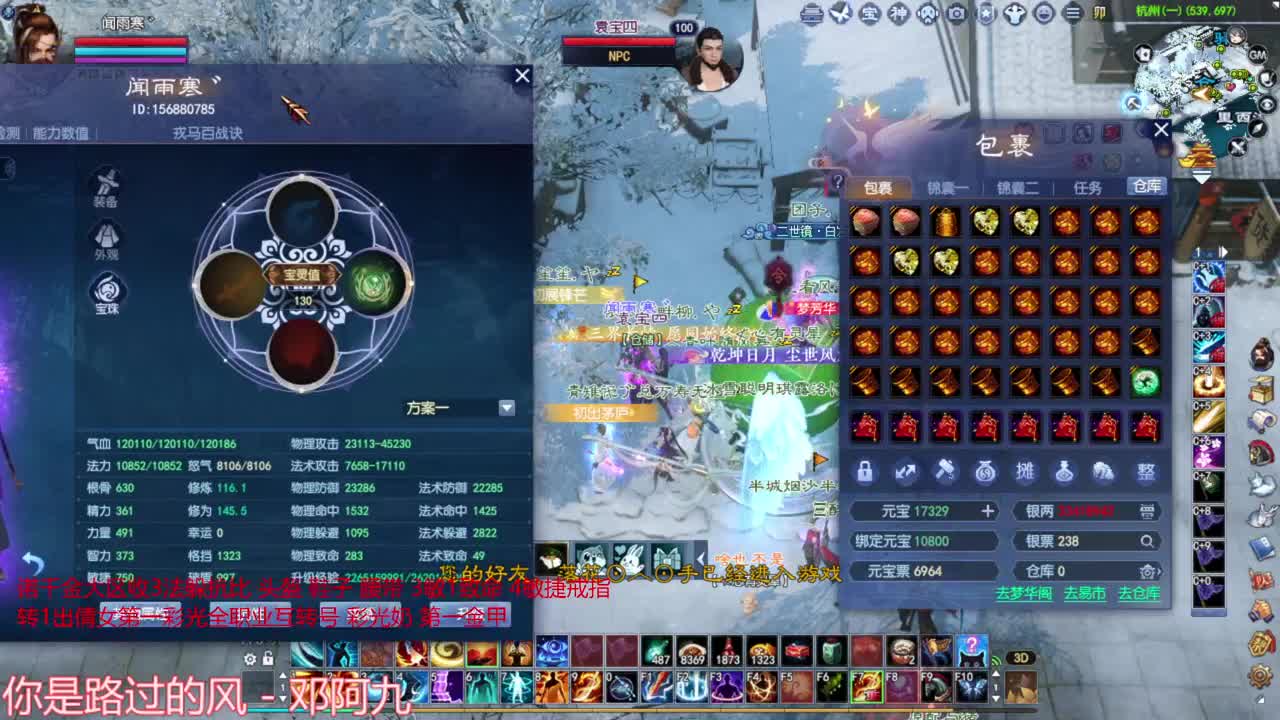1280x720 pixels.
Task: Toggle the lock icon in the bag panel
Action: 863,472
